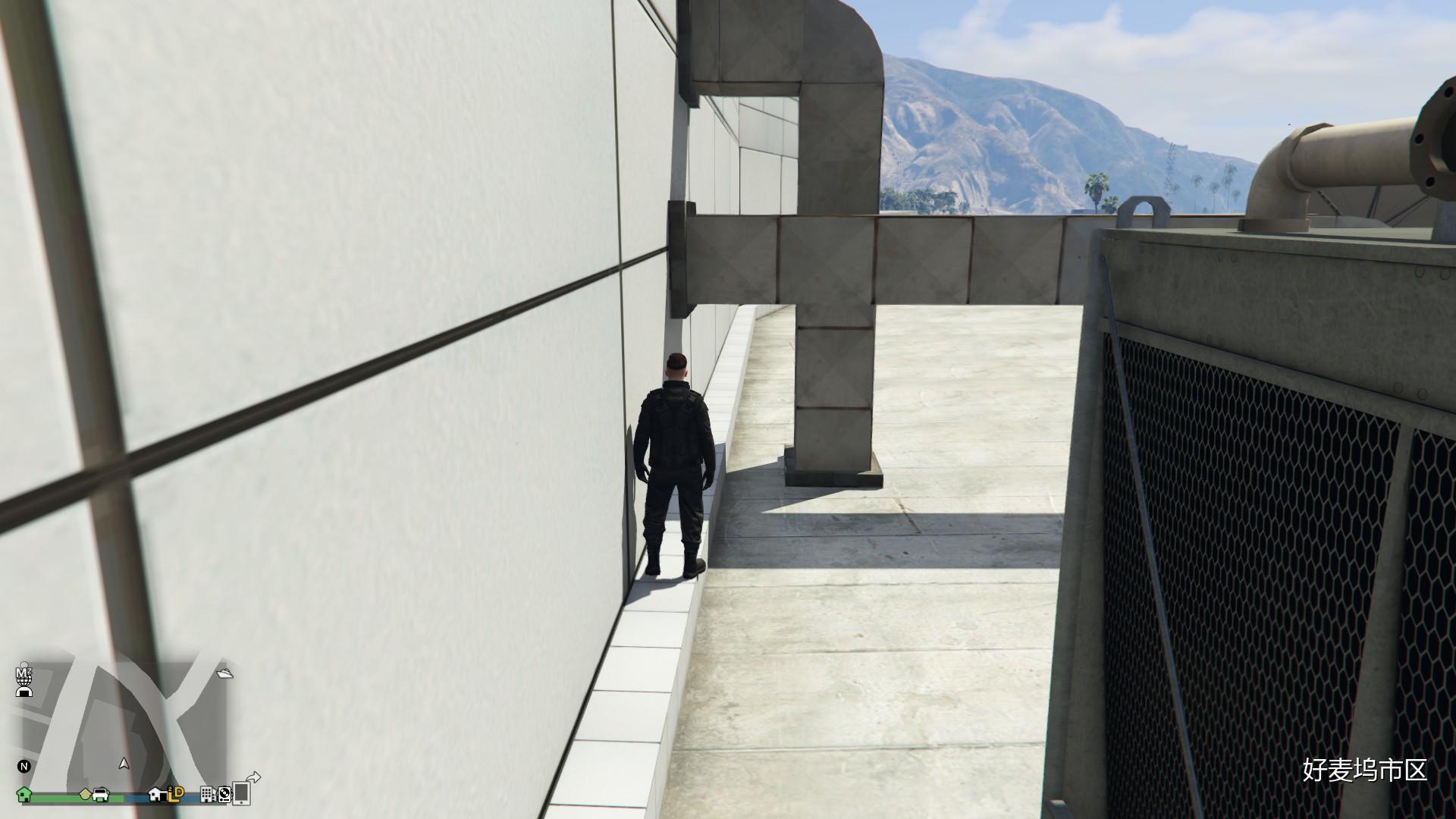1456x819 pixels.
Task: Toggle the N compass marker
Action: pyautogui.click(x=24, y=767)
